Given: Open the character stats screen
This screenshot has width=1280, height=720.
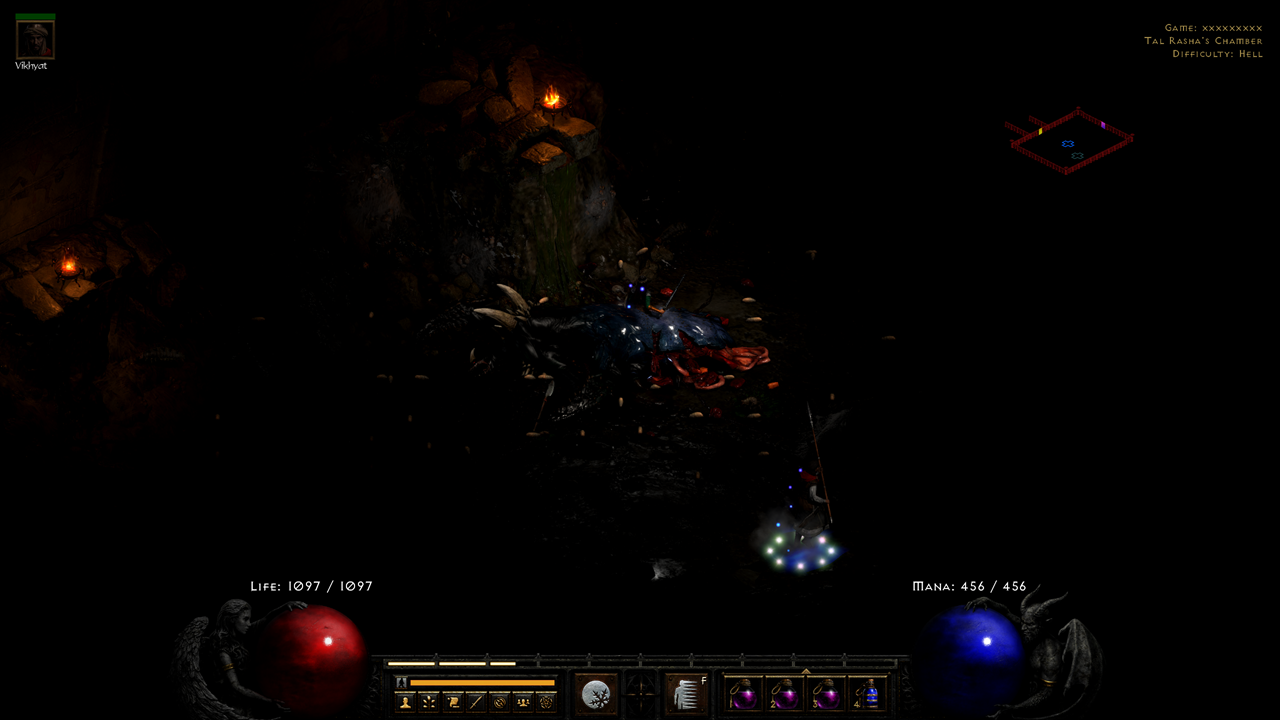Looking at the screenshot, I should [404, 700].
